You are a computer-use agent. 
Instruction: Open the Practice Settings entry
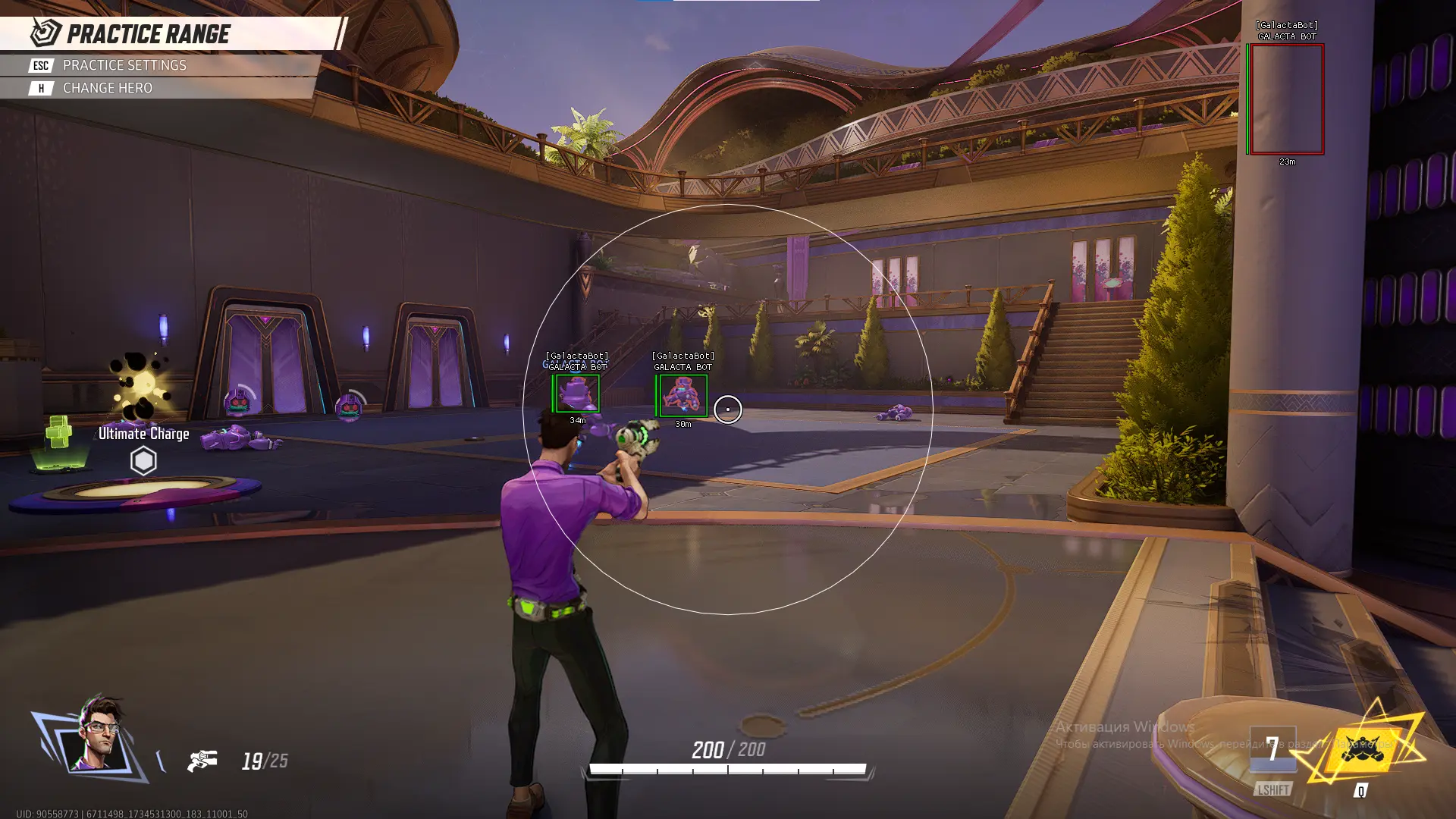coord(124,65)
